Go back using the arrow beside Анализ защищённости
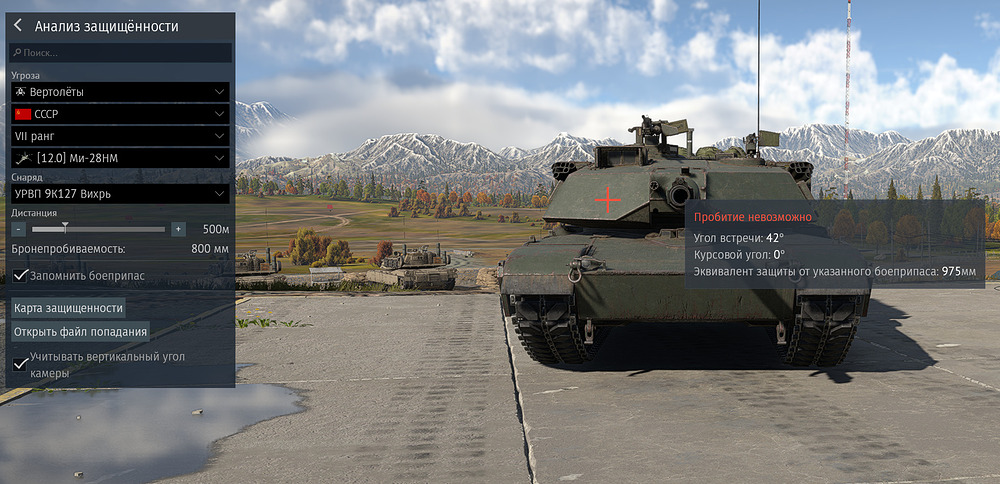The height and width of the screenshot is (484, 1000). [18, 26]
